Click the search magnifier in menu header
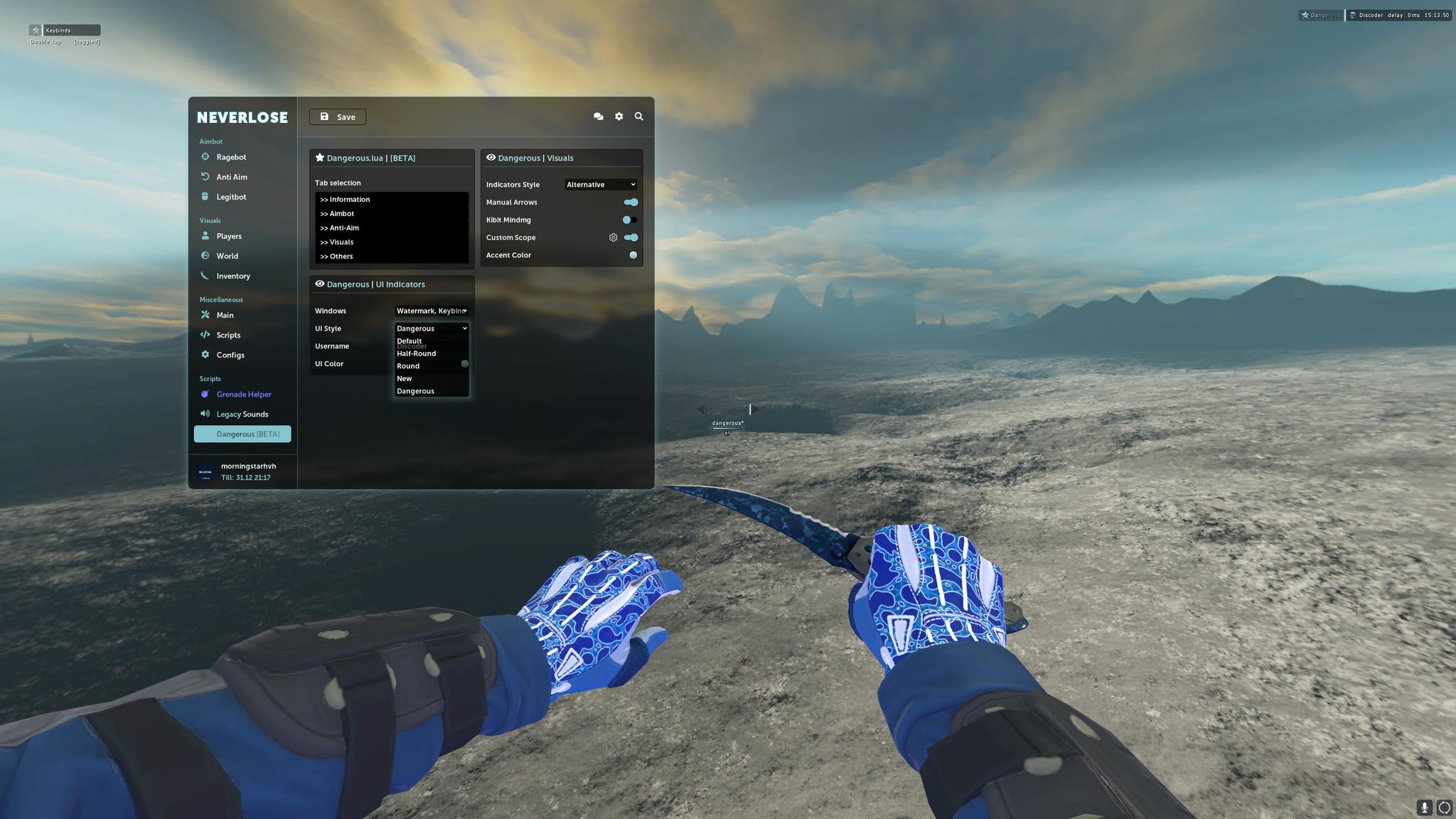The image size is (1456, 819). pos(638,116)
